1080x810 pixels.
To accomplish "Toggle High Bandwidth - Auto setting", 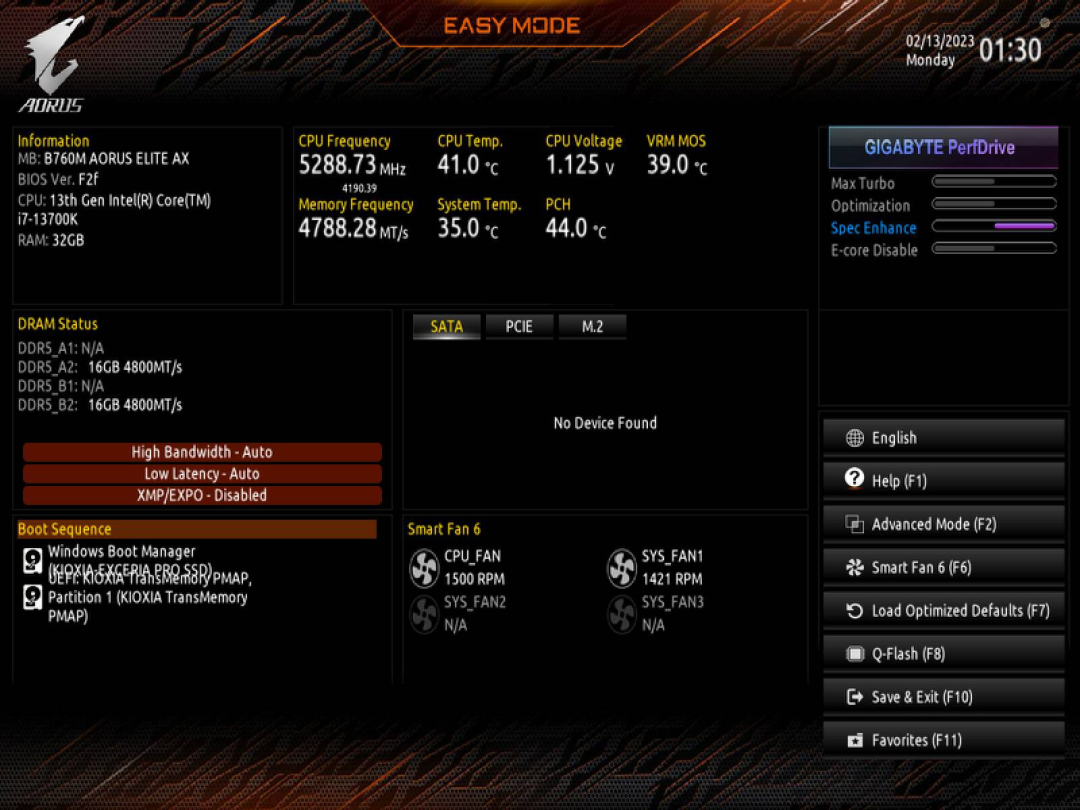I will point(202,452).
